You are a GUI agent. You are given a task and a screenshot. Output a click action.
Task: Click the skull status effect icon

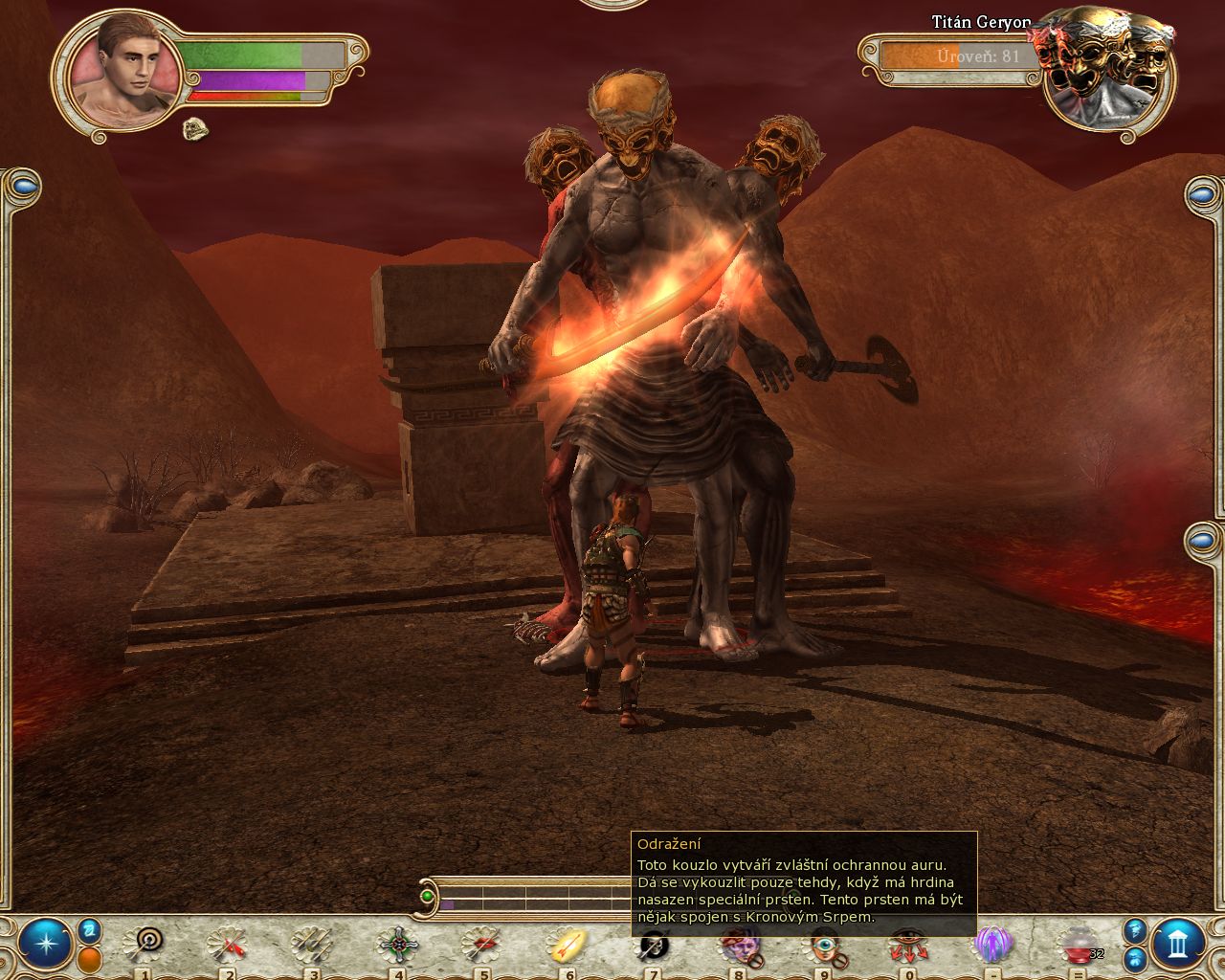click(x=195, y=127)
